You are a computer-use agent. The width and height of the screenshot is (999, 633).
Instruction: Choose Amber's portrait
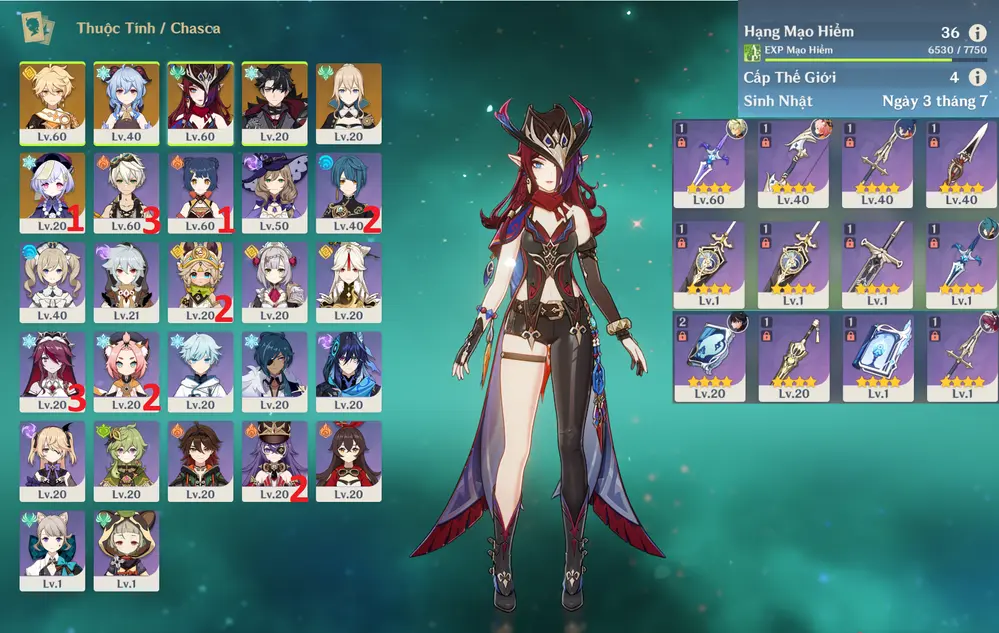(x=348, y=461)
